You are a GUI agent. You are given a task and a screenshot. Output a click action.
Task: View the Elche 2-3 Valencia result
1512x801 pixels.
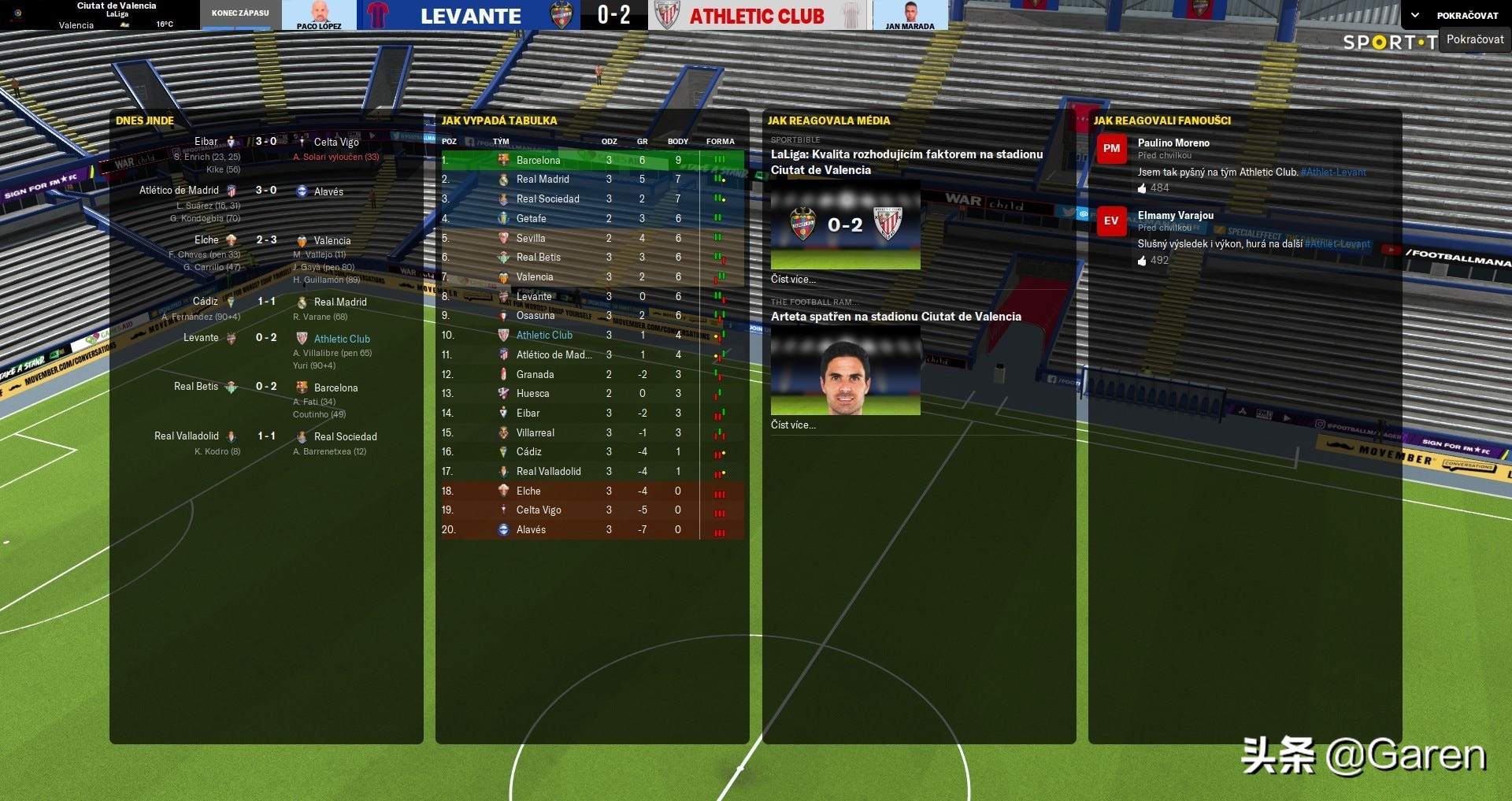pyautogui.click(x=266, y=239)
